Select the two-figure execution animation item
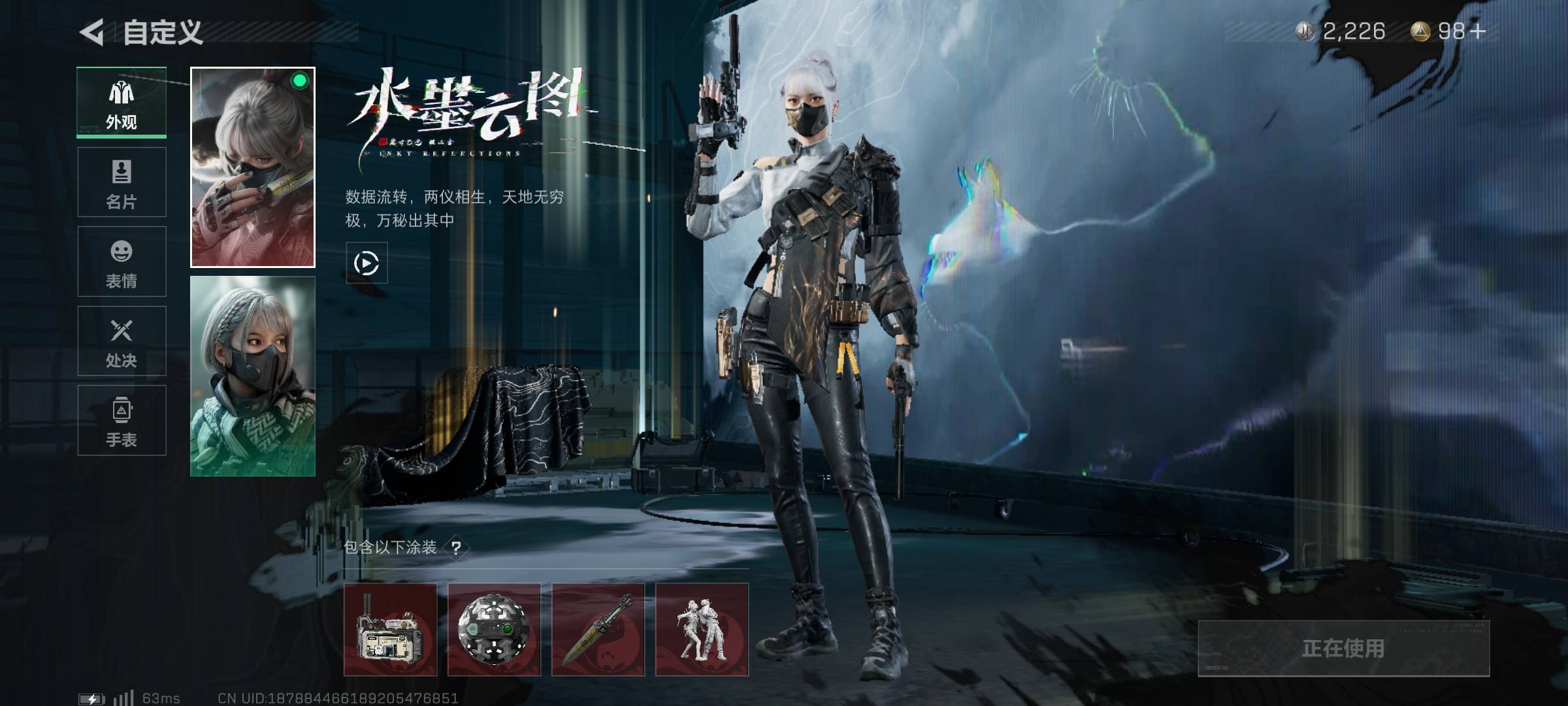The width and height of the screenshot is (1568, 706). pyautogui.click(x=702, y=630)
